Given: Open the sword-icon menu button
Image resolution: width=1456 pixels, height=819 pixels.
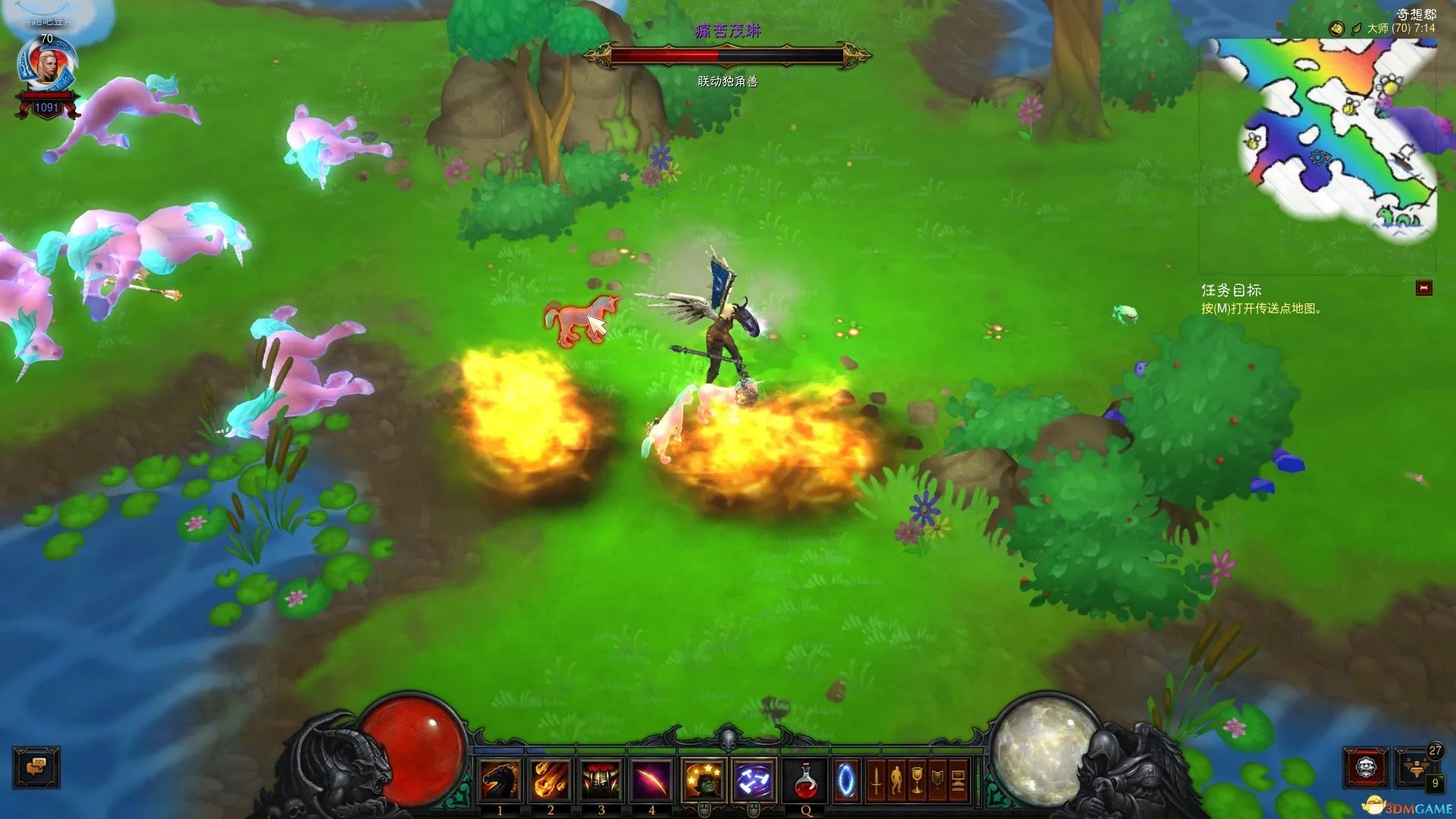Looking at the screenshot, I should pos(876,780).
